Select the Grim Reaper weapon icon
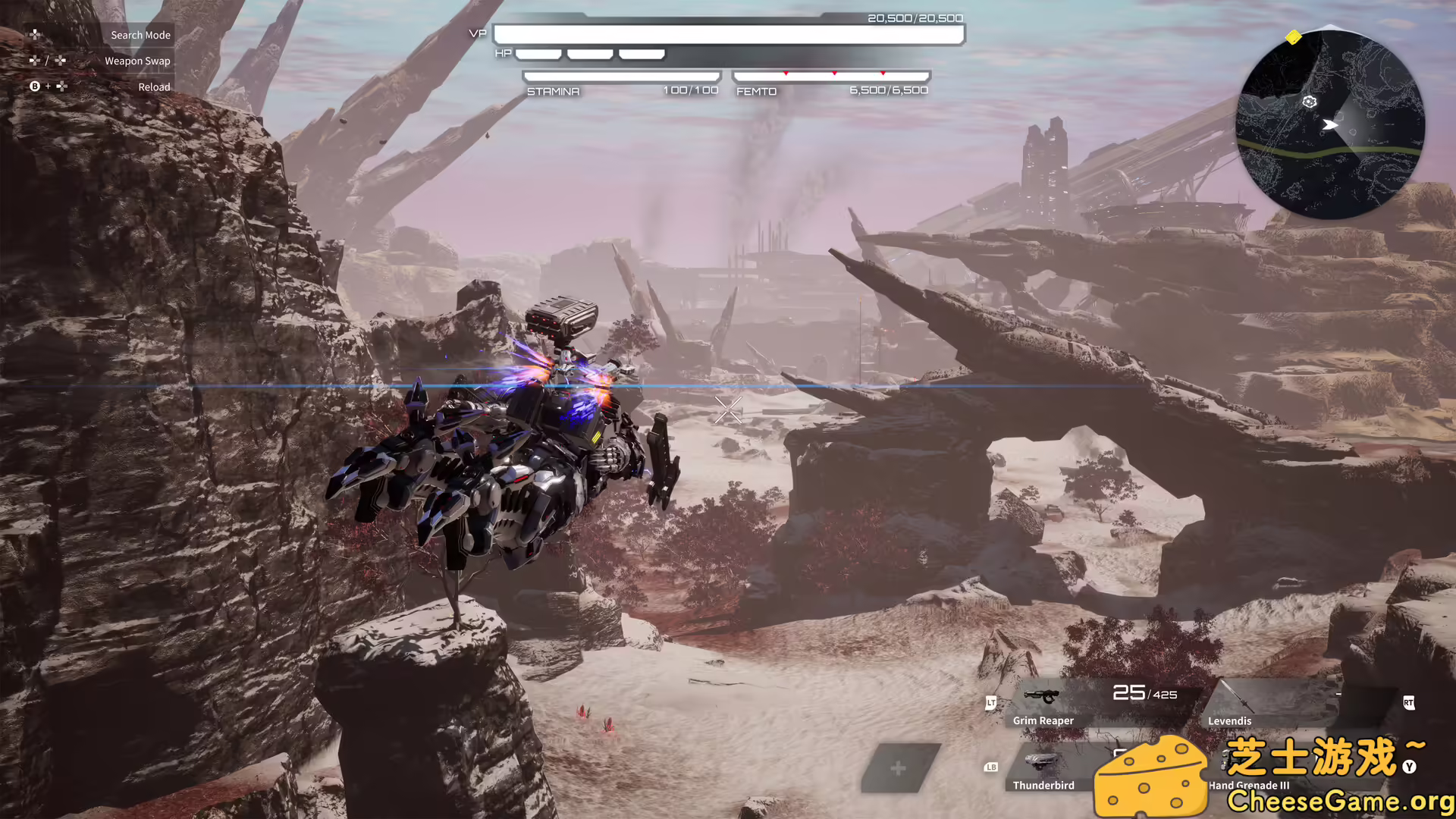Viewport: 1456px width, 819px height. click(x=1041, y=695)
